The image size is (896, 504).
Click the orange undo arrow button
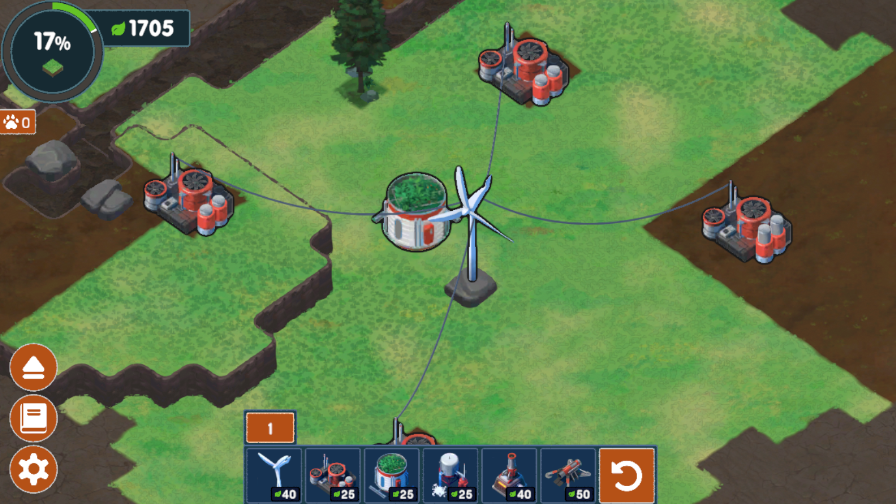[627, 476]
